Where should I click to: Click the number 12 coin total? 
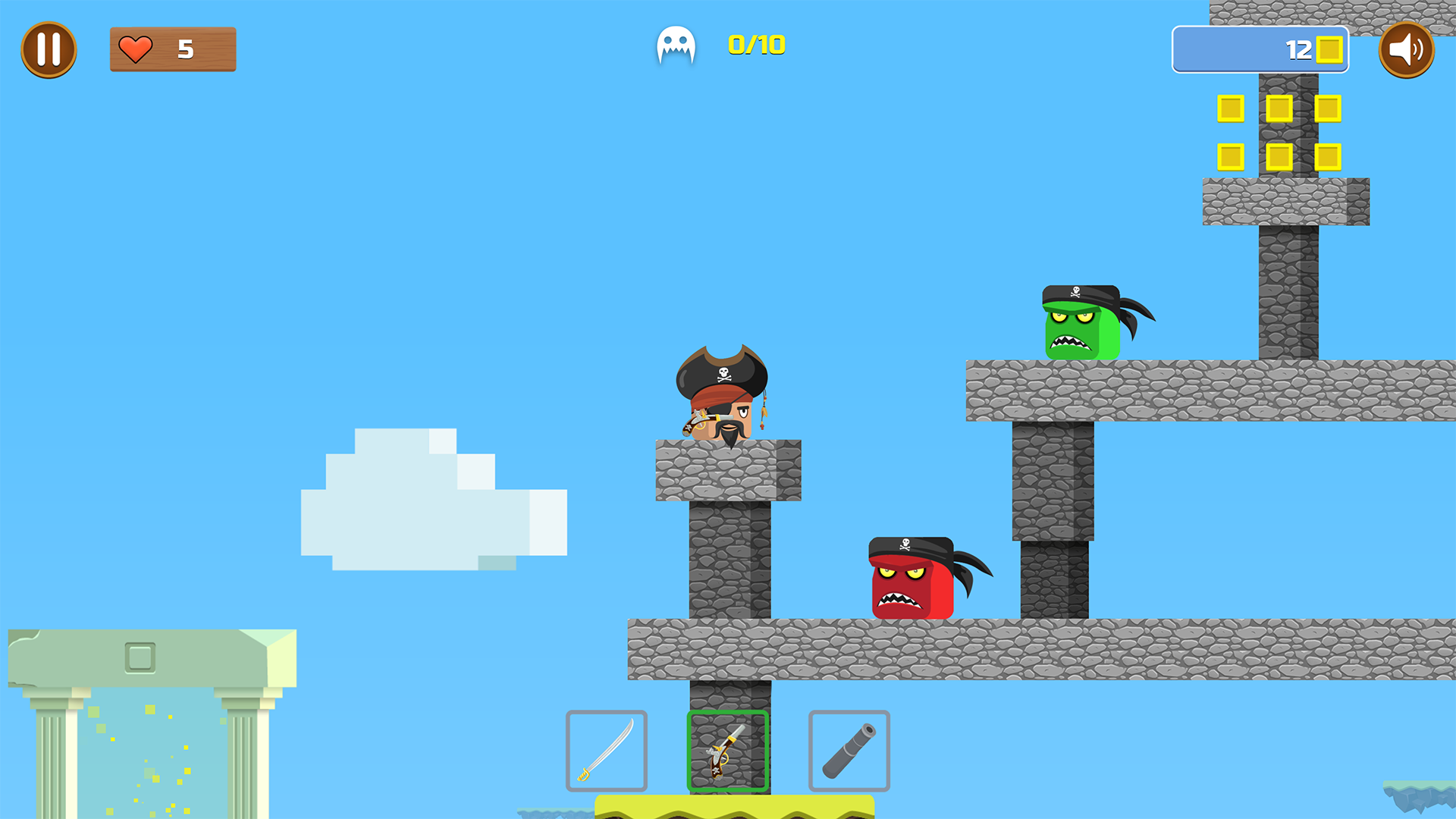(x=1298, y=49)
